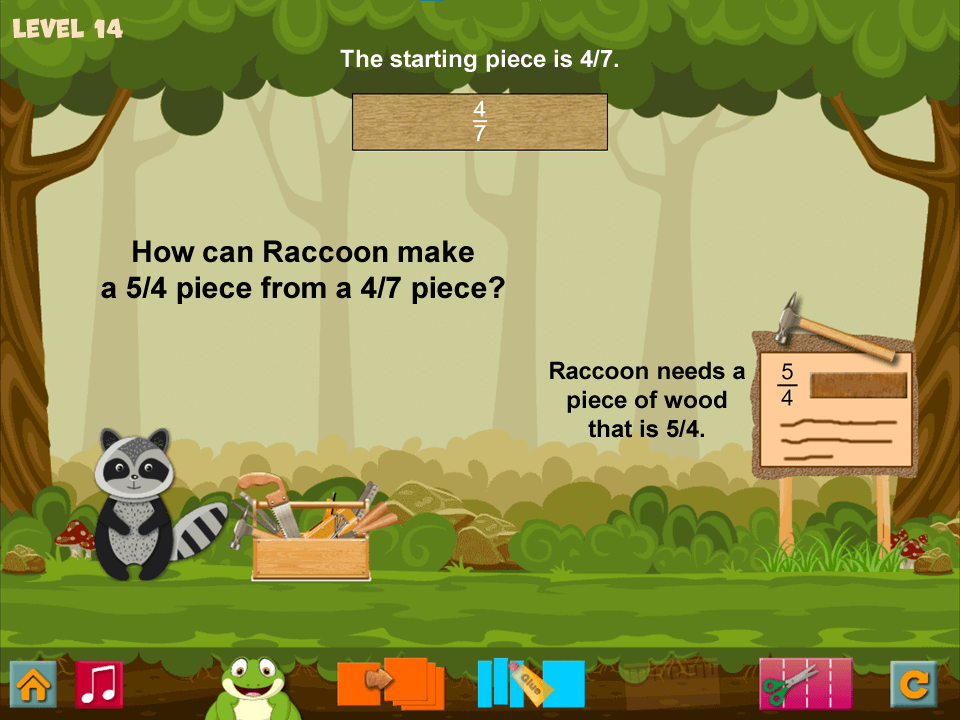Go to the home screen
Image resolution: width=960 pixels, height=720 pixels.
(33, 685)
